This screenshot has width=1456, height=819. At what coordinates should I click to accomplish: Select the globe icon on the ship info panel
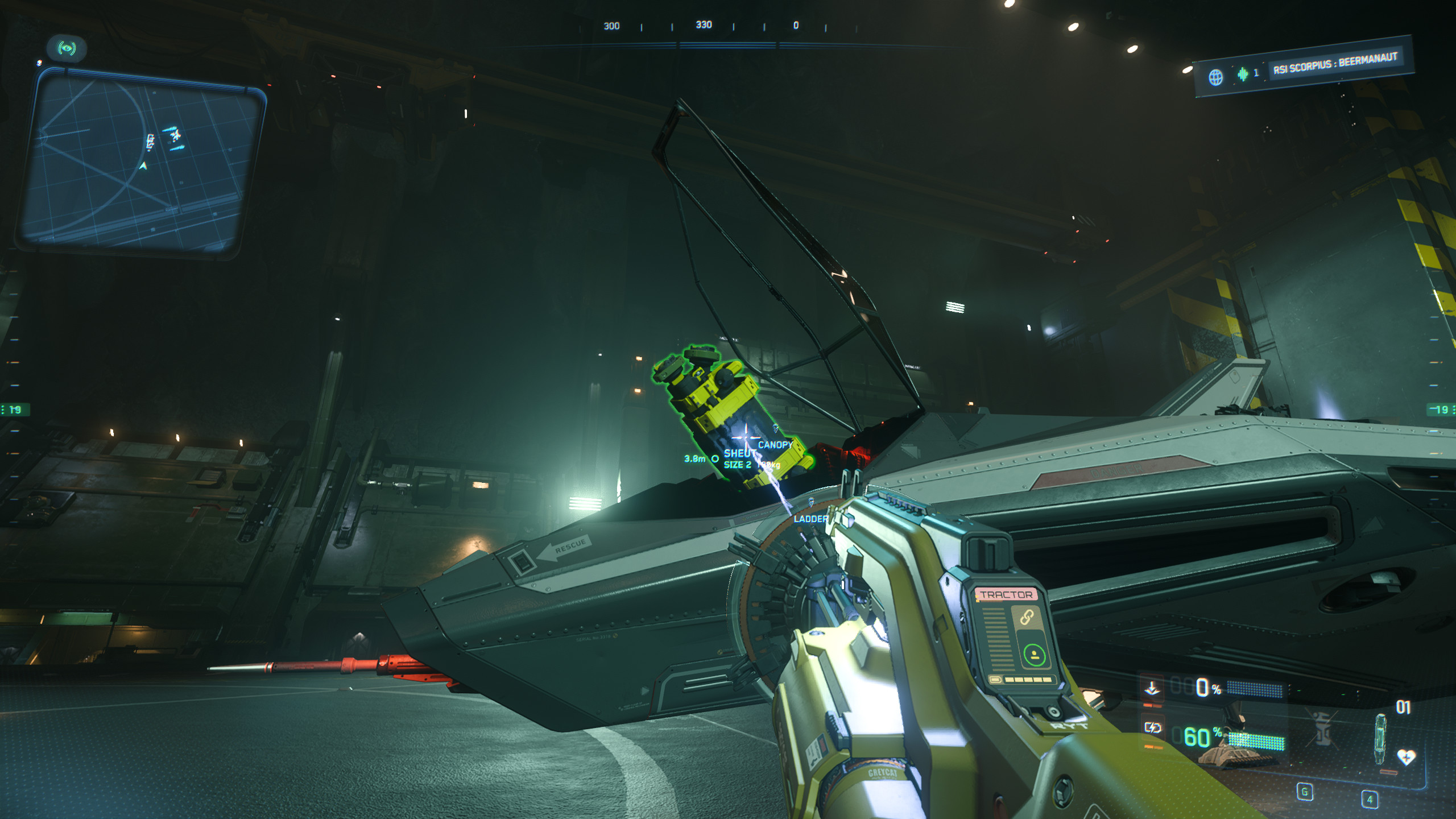pyautogui.click(x=1217, y=75)
